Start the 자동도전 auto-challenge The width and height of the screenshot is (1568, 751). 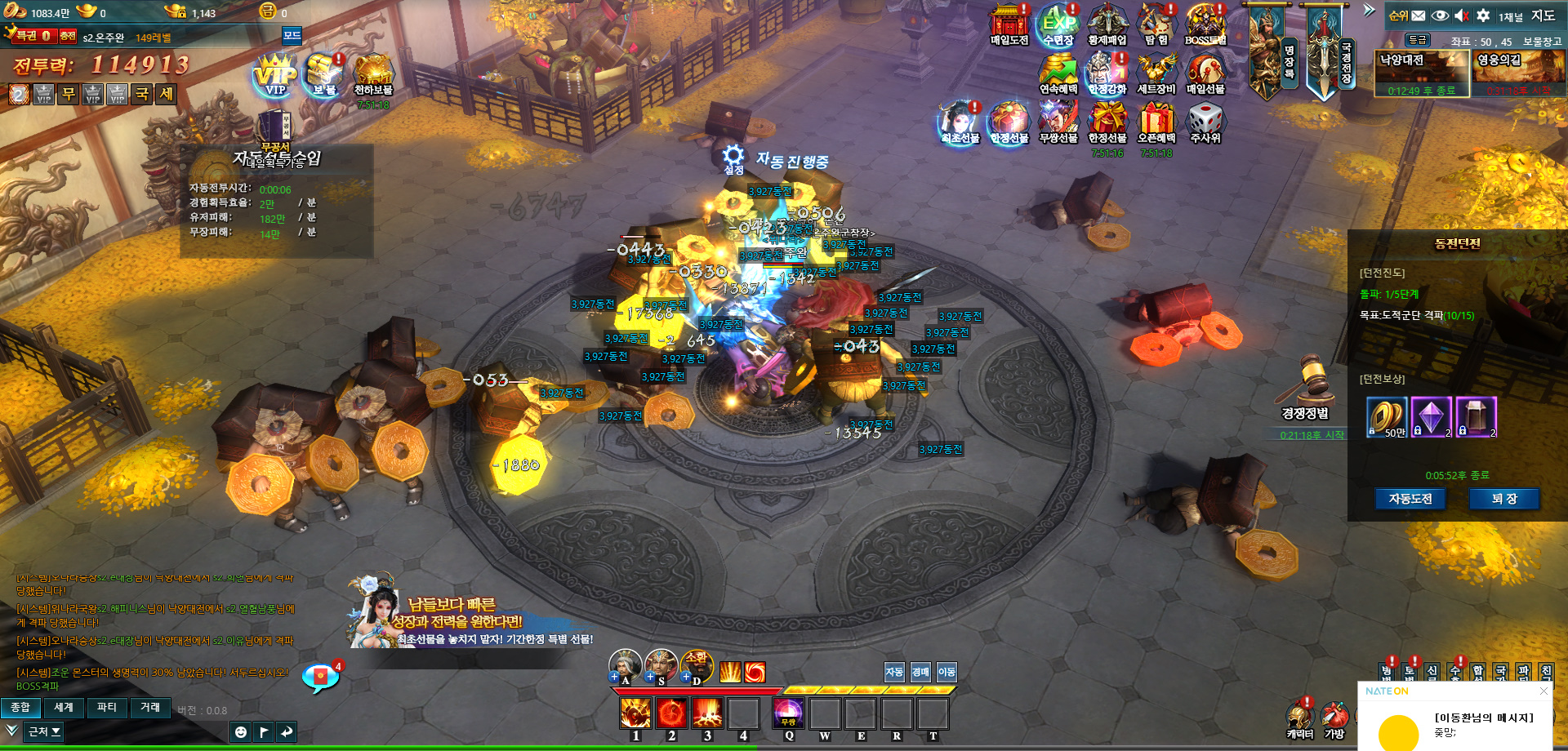point(1410,499)
